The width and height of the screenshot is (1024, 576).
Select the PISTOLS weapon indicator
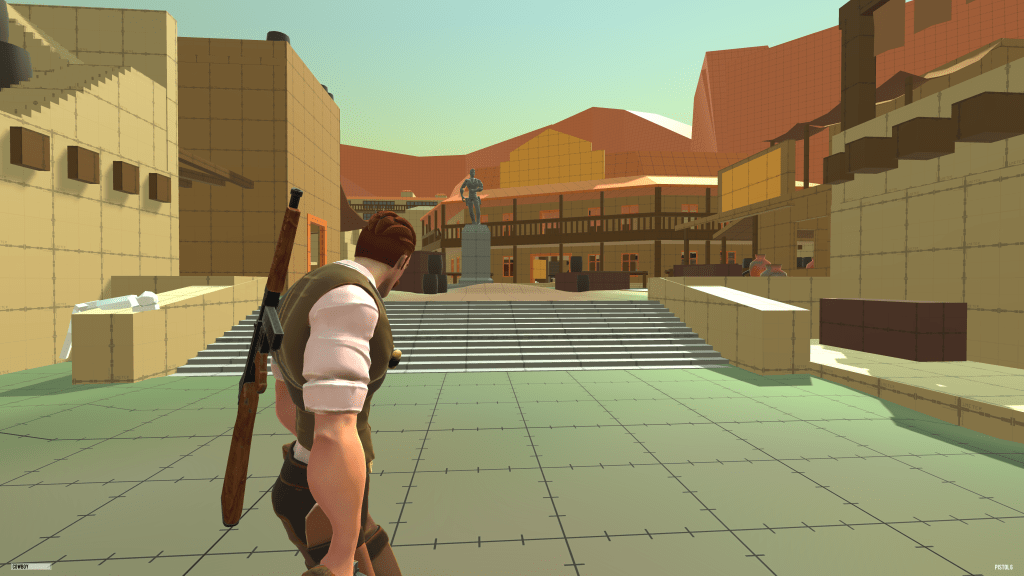(x=1003, y=567)
